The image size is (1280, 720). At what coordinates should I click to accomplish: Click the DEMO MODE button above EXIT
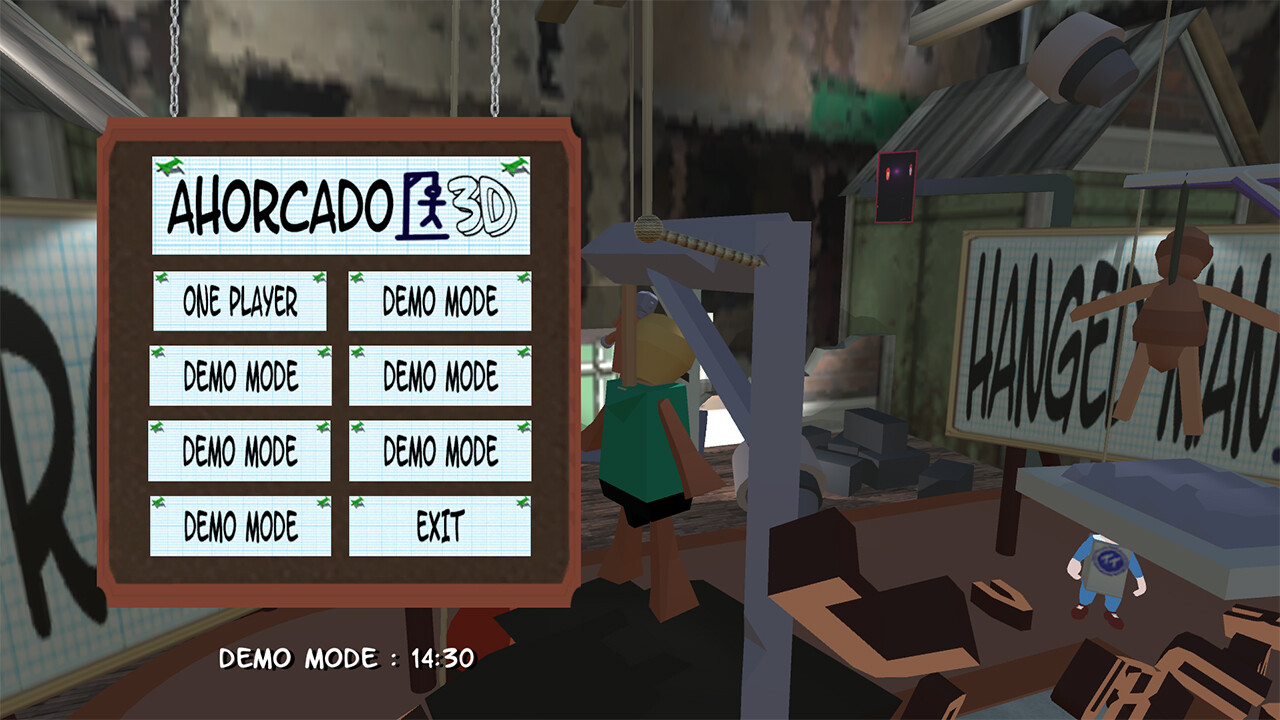pyautogui.click(x=438, y=449)
